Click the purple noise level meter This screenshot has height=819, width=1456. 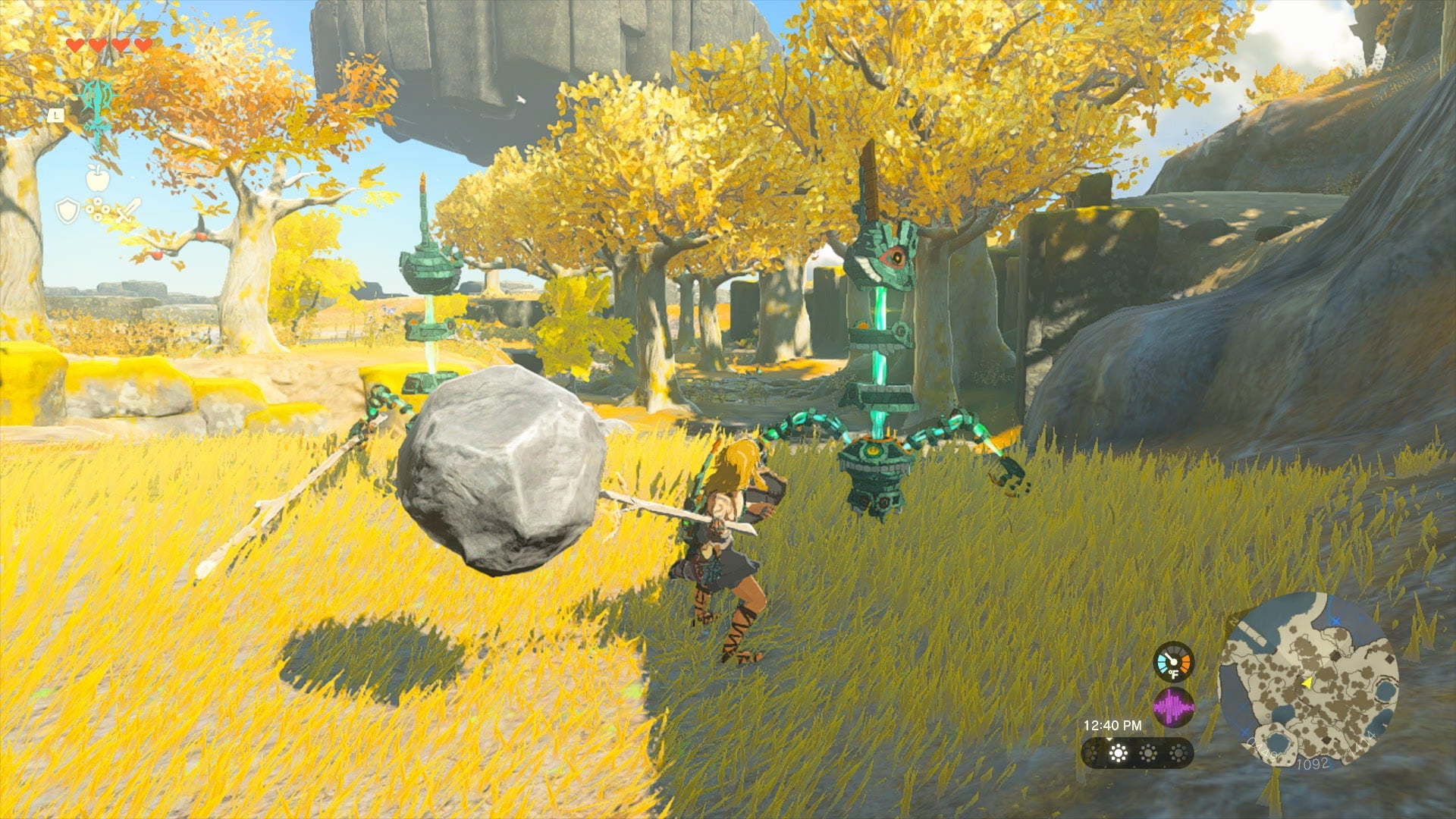point(1175,708)
